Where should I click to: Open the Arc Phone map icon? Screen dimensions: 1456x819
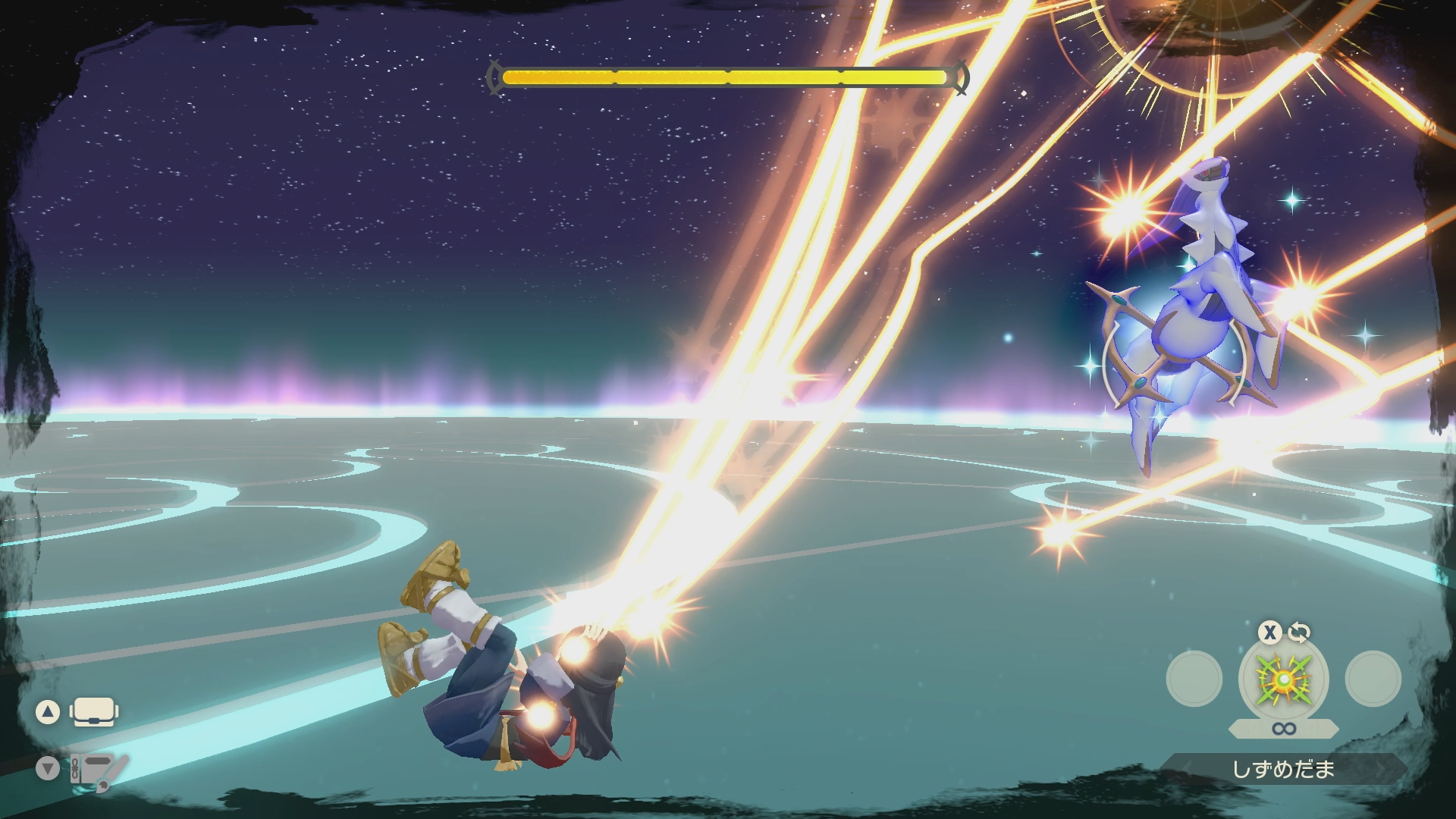click(x=93, y=770)
